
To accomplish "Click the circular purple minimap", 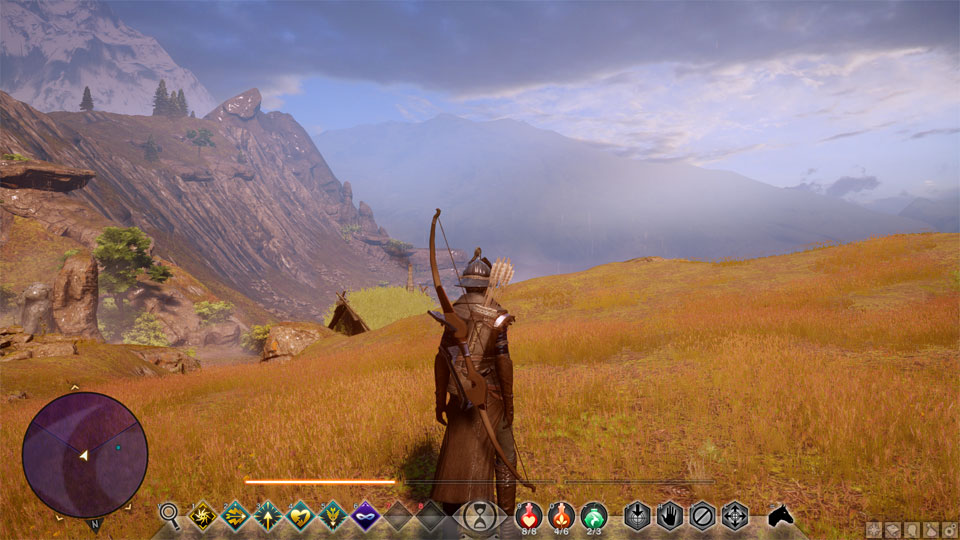I will click(x=85, y=454).
